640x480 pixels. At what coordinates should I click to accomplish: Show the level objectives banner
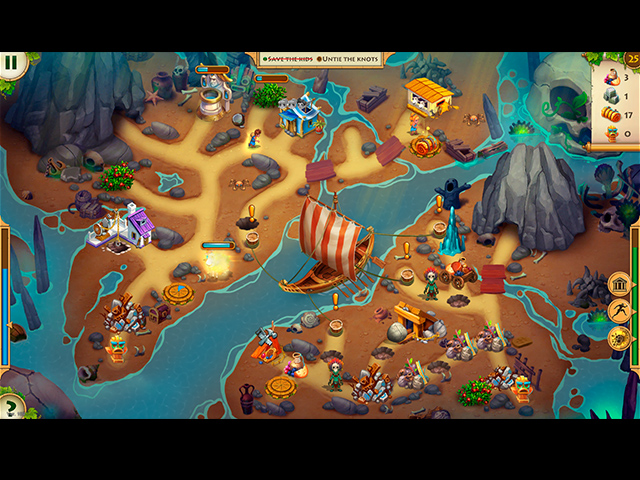click(320, 59)
